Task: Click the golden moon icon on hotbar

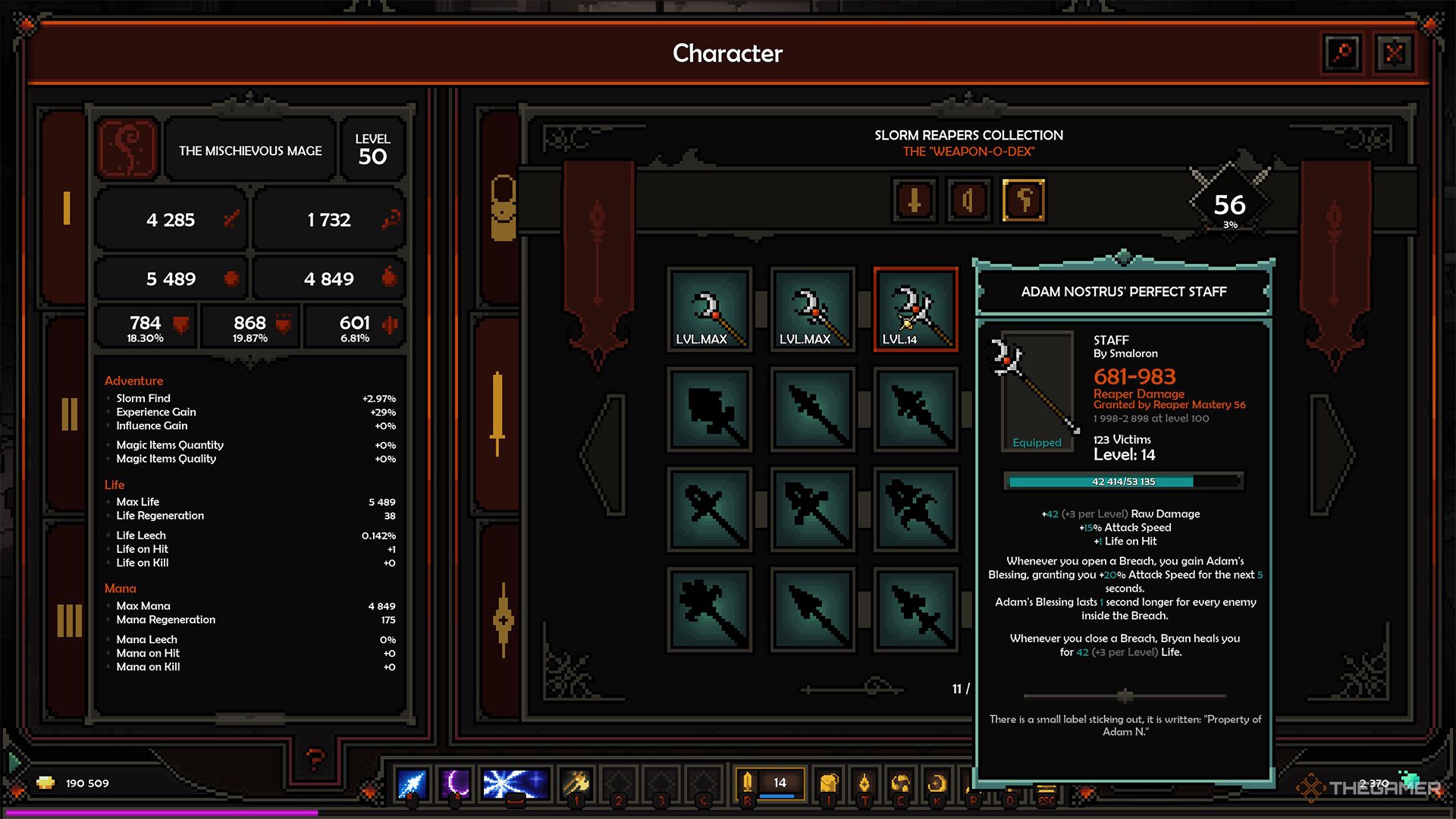Action: 937,783
